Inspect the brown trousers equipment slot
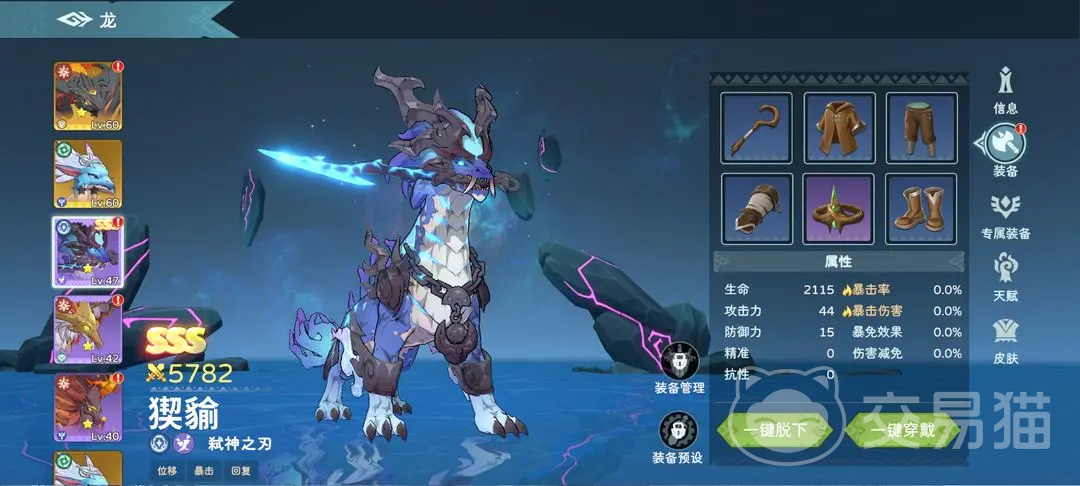This screenshot has width=1080, height=486. tap(921, 128)
